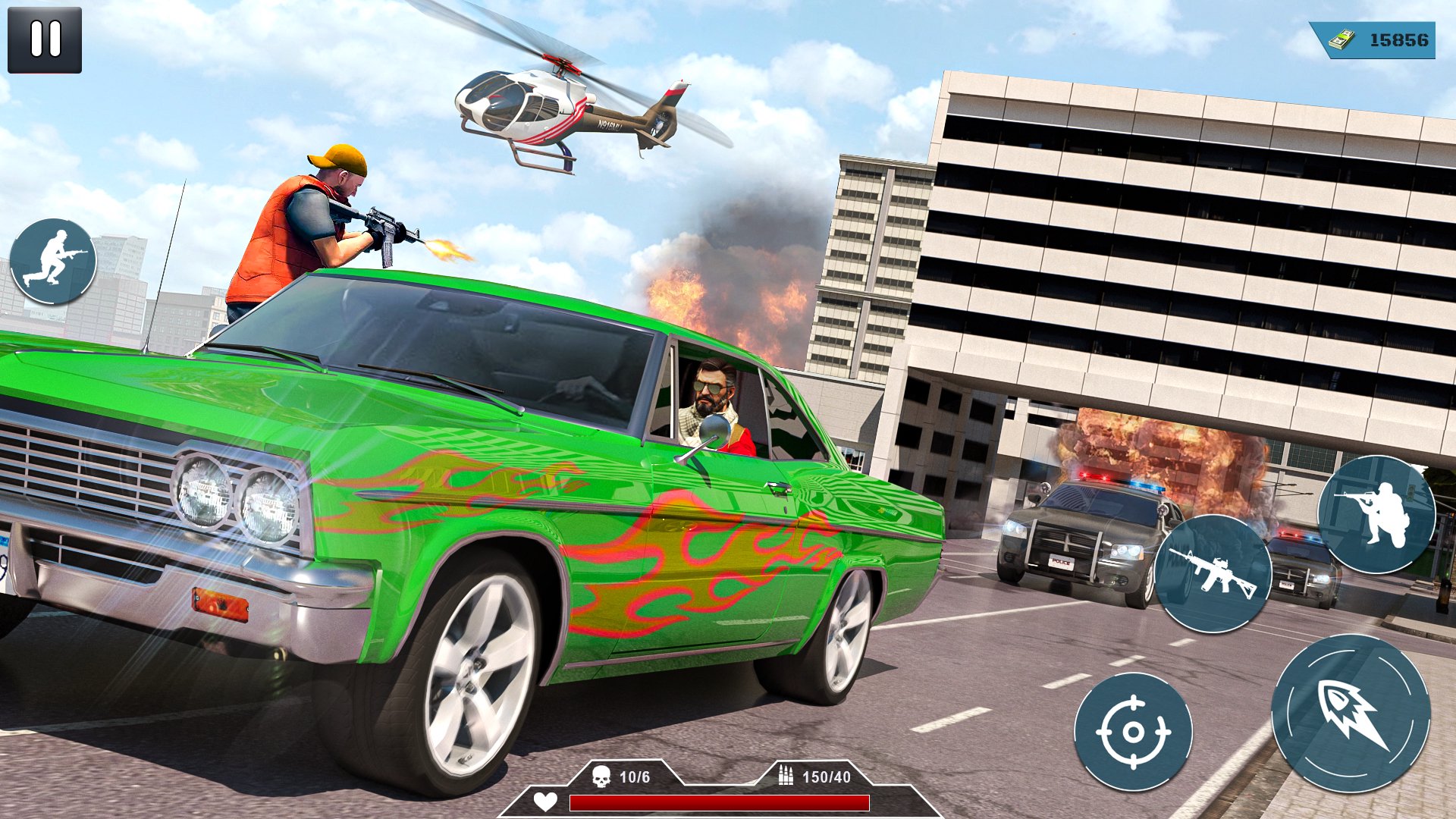Tap the heart icon beside the health bar
This screenshot has height=819, width=1456.
click(x=545, y=801)
